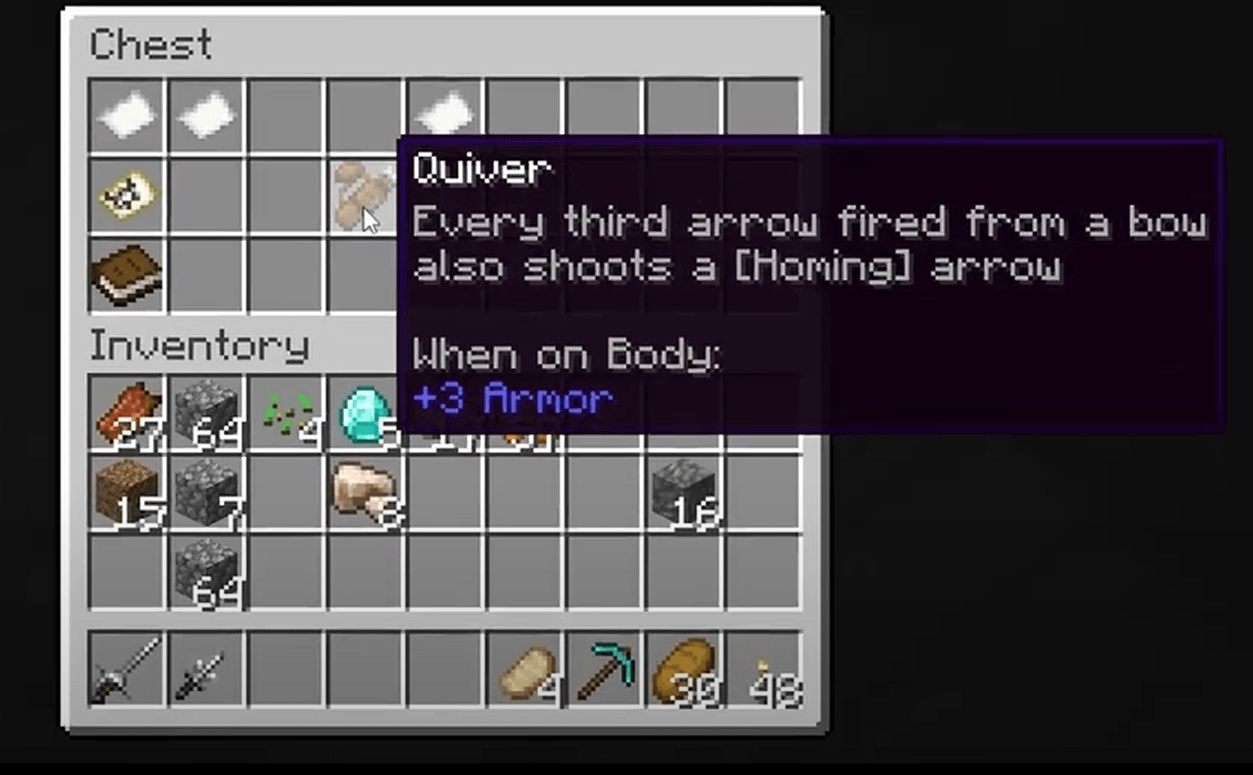Image resolution: width=1253 pixels, height=775 pixels.
Task: Select the long sword in the hotbar
Action: [x=127, y=668]
